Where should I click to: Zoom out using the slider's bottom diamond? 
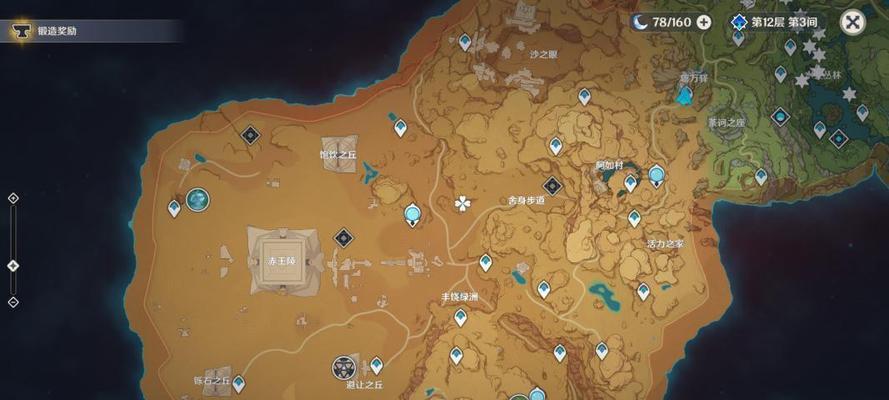click(13, 301)
